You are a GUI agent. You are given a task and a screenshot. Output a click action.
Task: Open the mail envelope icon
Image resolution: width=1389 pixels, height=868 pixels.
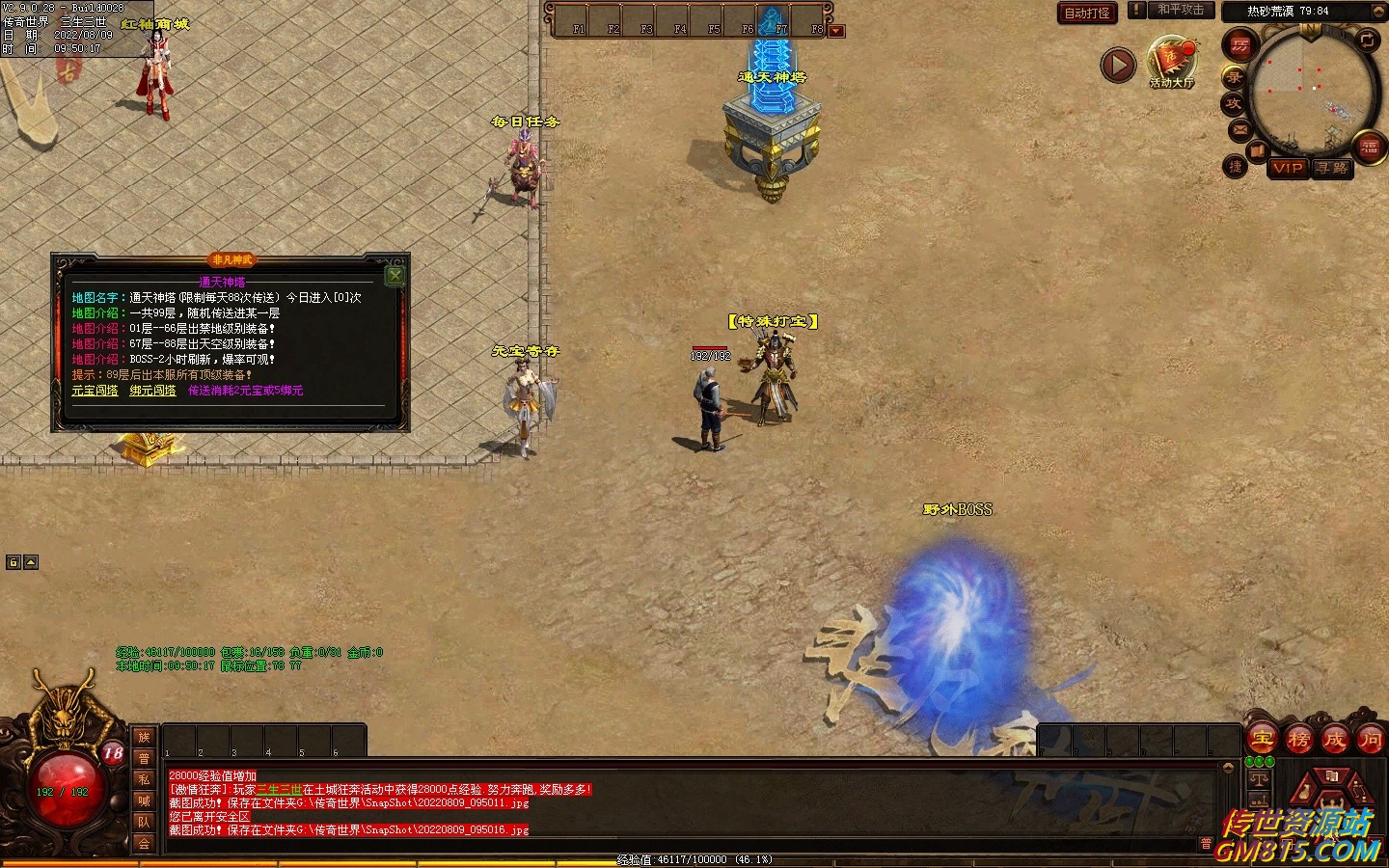(1239, 129)
